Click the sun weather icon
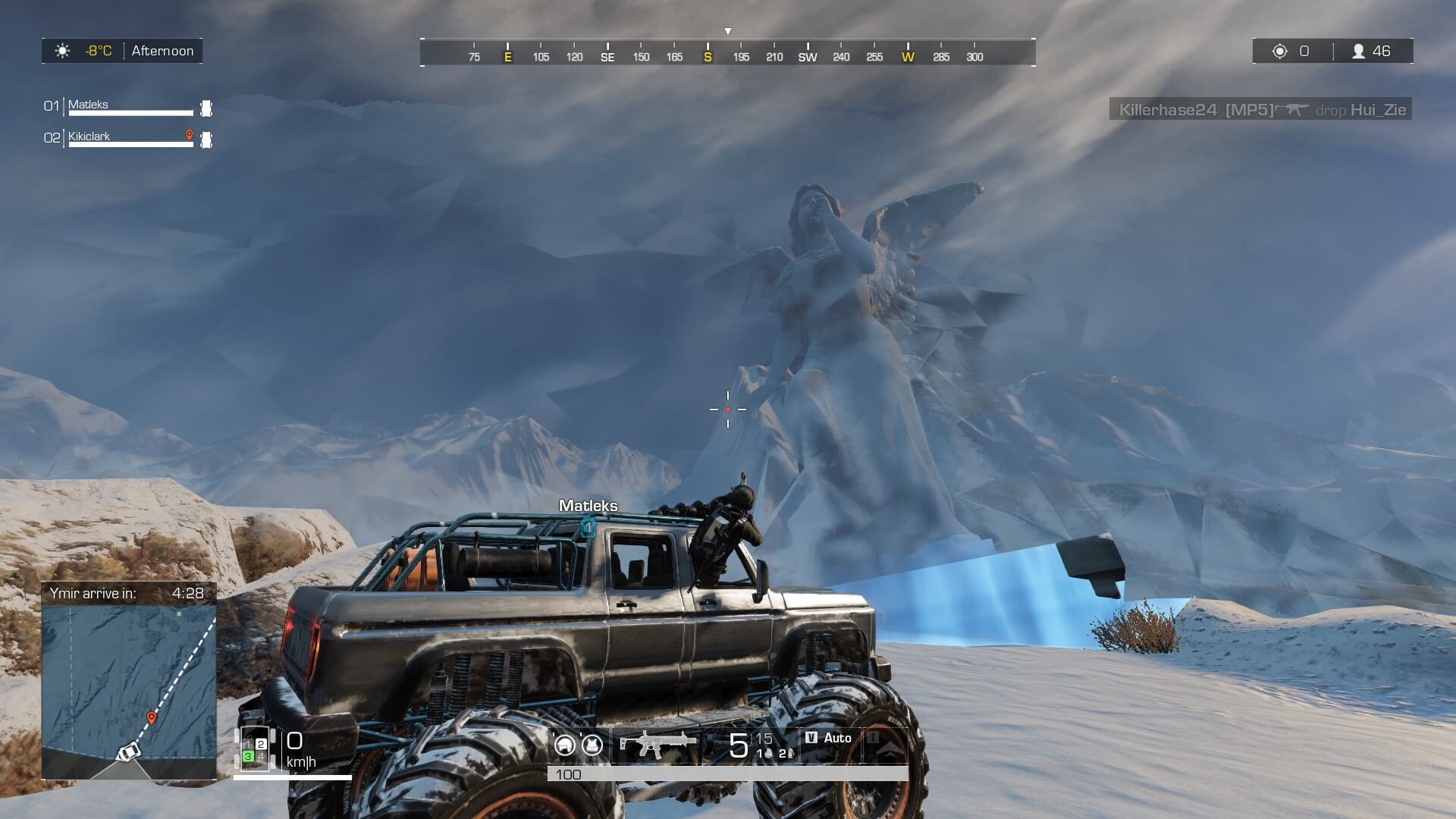Viewport: 1456px width, 819px height. pos(62,51)
